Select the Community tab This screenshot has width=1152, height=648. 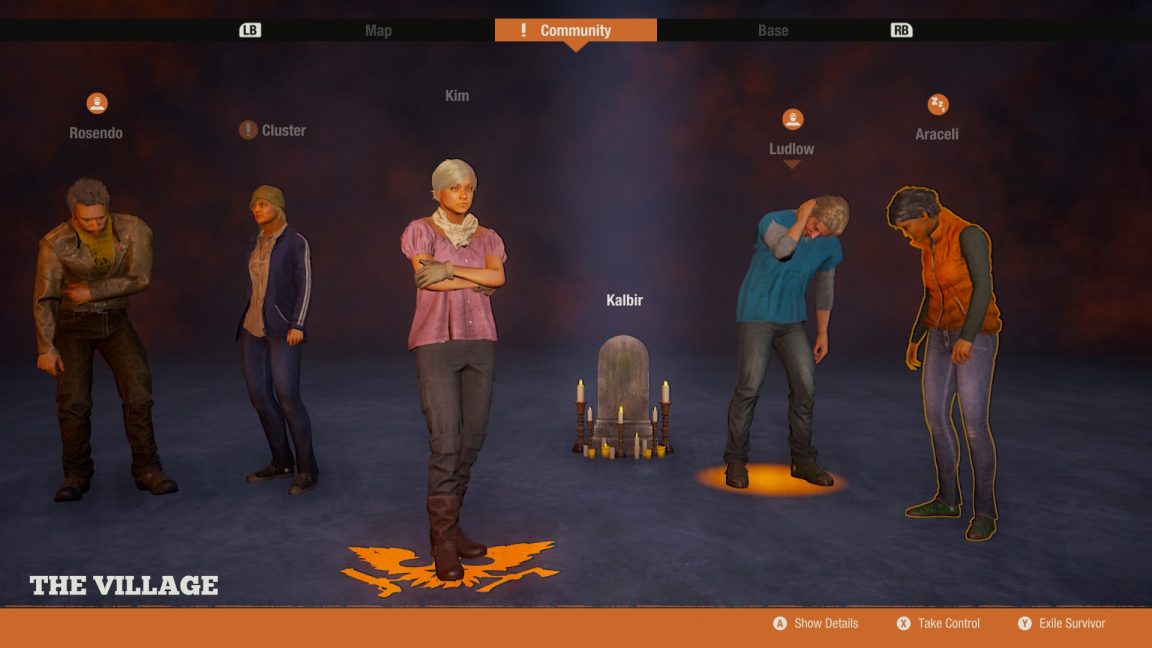point(575,30)
